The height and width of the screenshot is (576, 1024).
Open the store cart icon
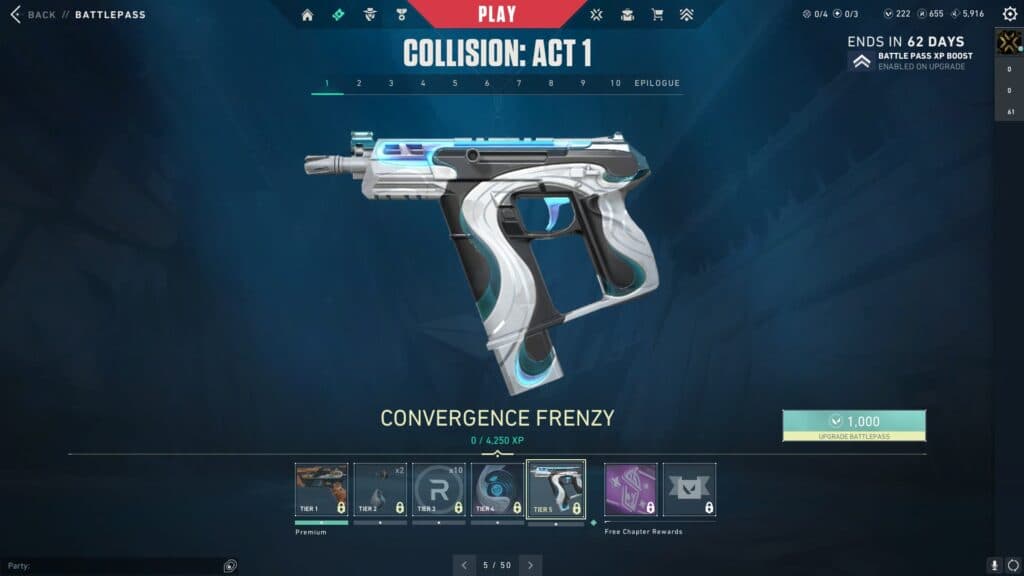pos(657,15)
